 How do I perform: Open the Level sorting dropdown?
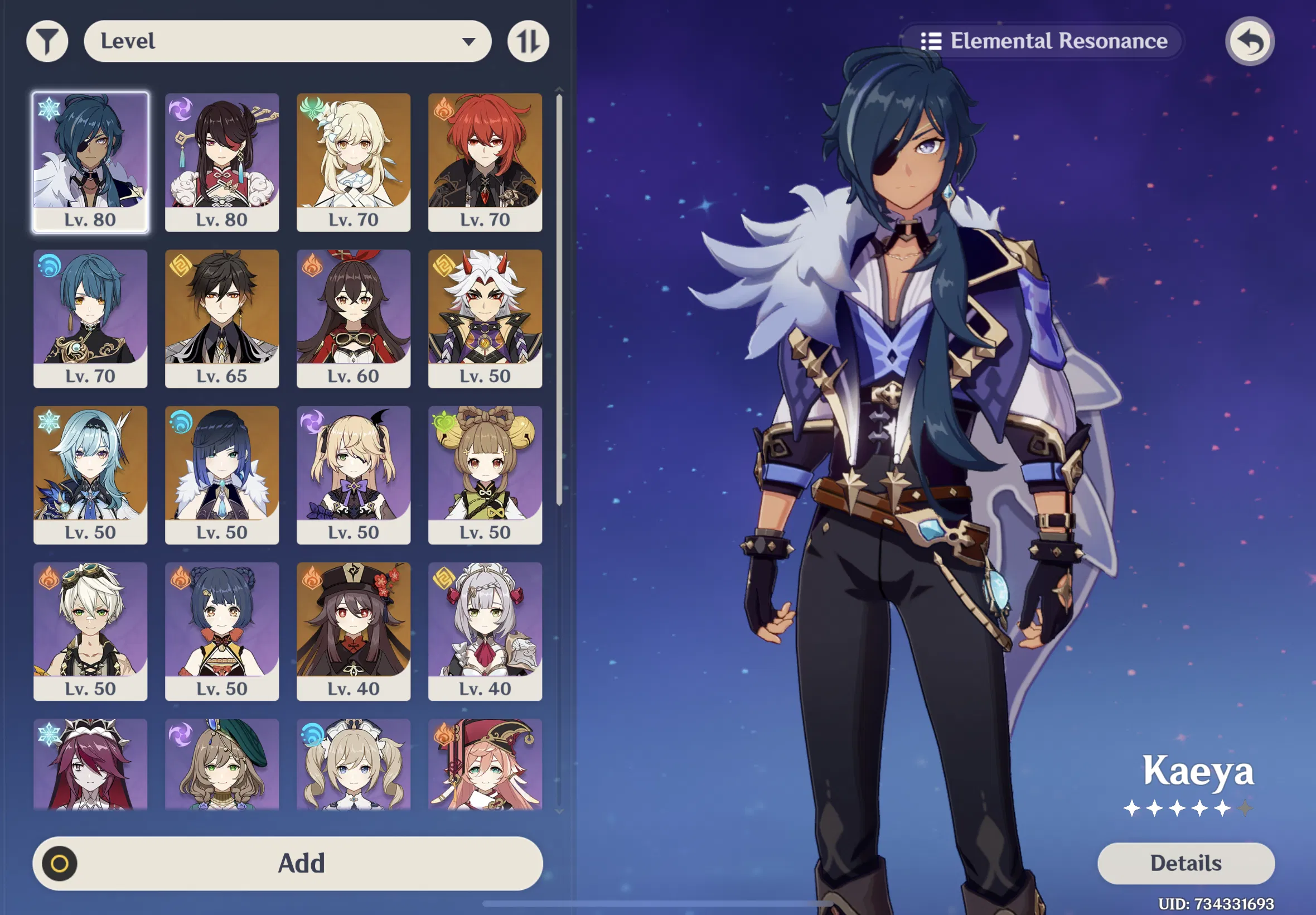(287, 40)
